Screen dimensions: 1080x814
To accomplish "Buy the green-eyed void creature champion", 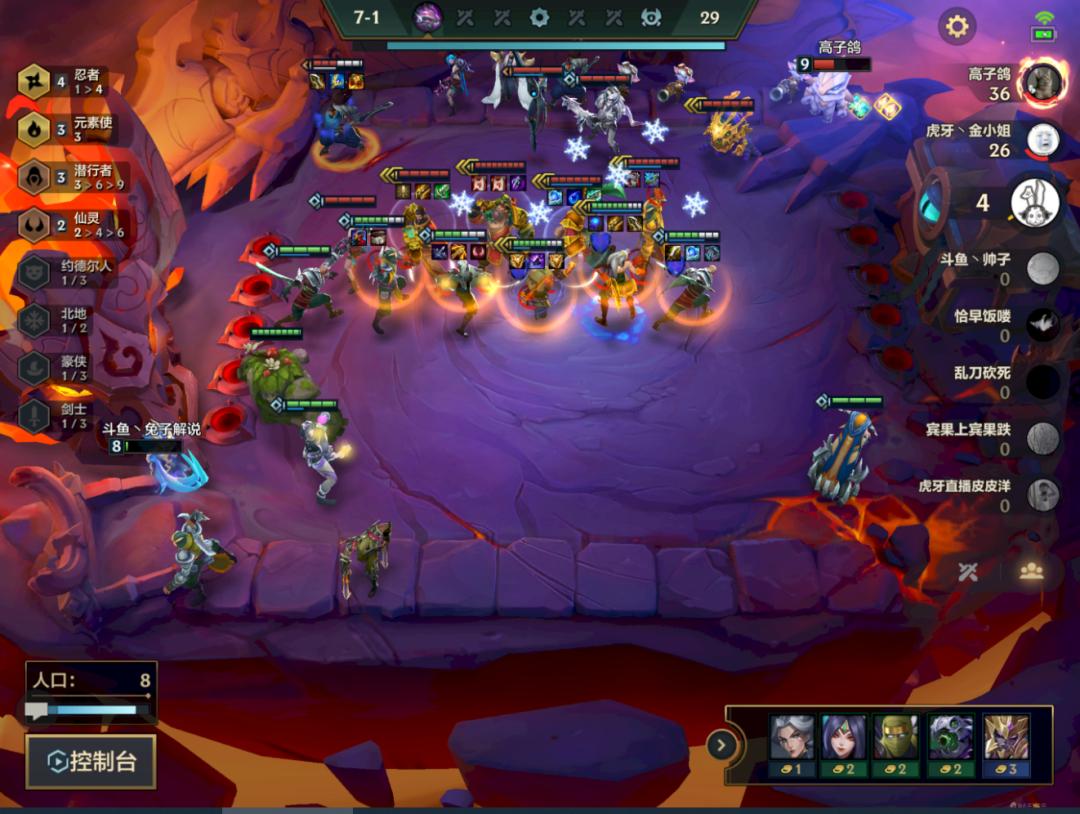I will click(x=950, y=745).
